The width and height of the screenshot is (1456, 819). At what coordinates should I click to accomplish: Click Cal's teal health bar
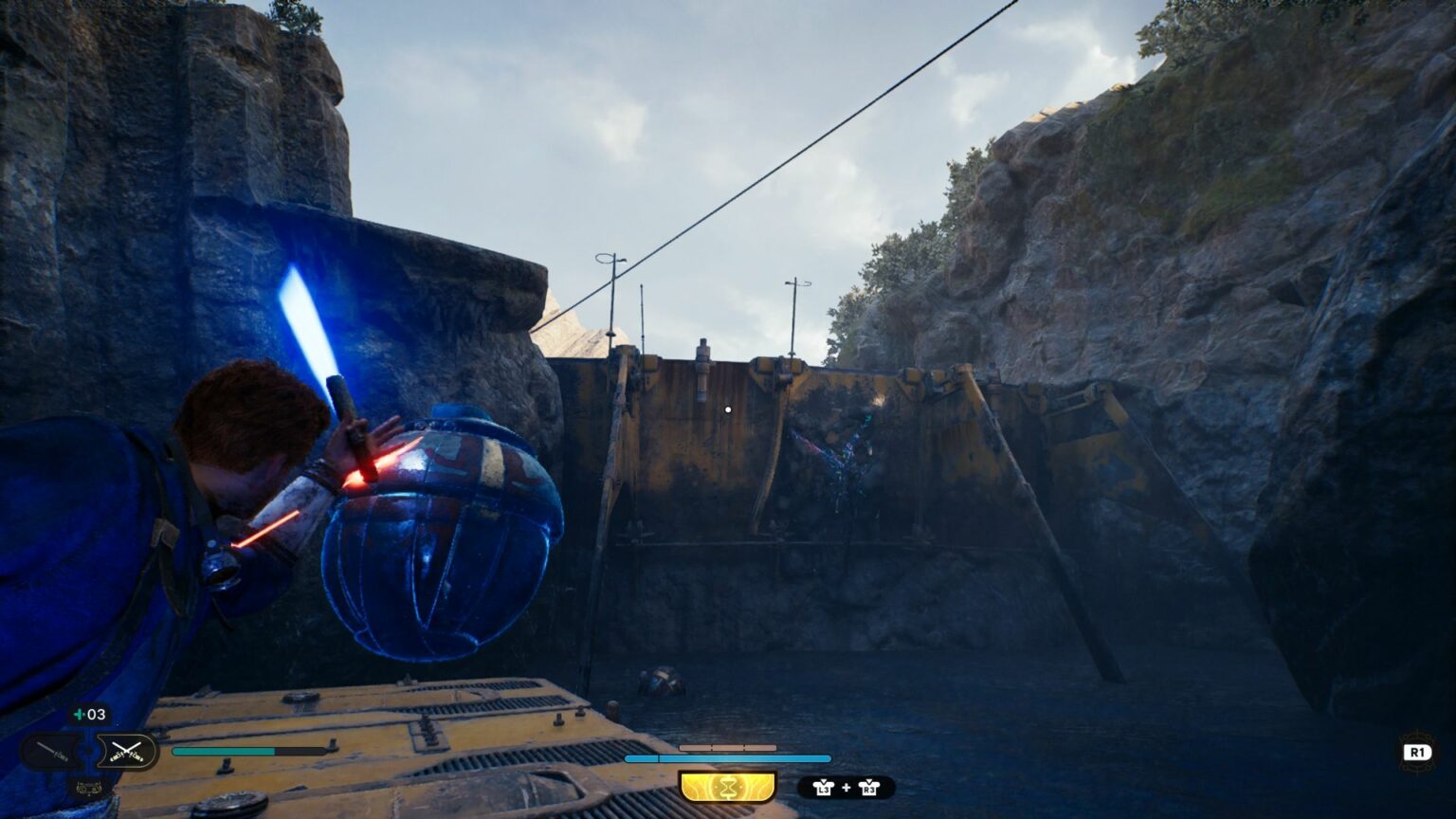[226, 751]
